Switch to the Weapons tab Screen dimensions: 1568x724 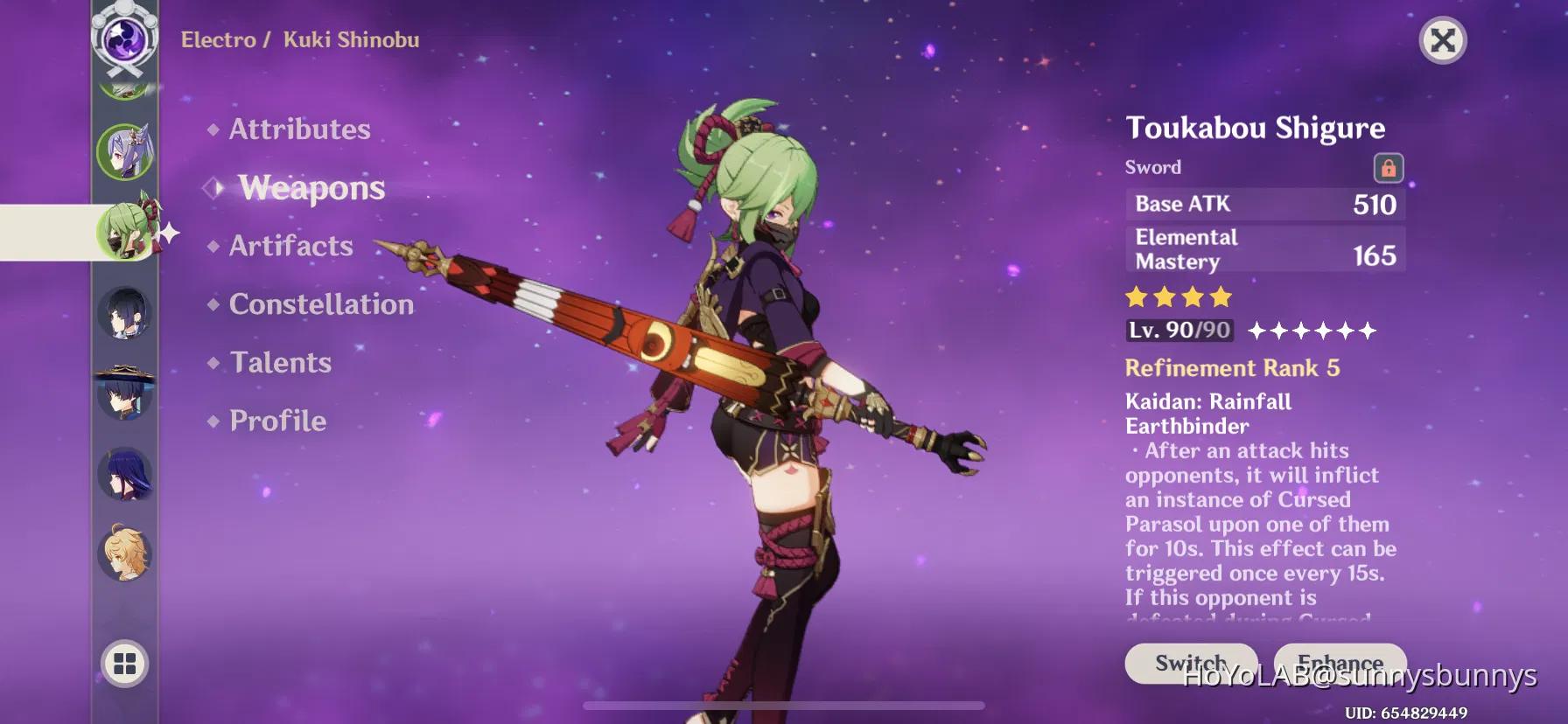311,187
